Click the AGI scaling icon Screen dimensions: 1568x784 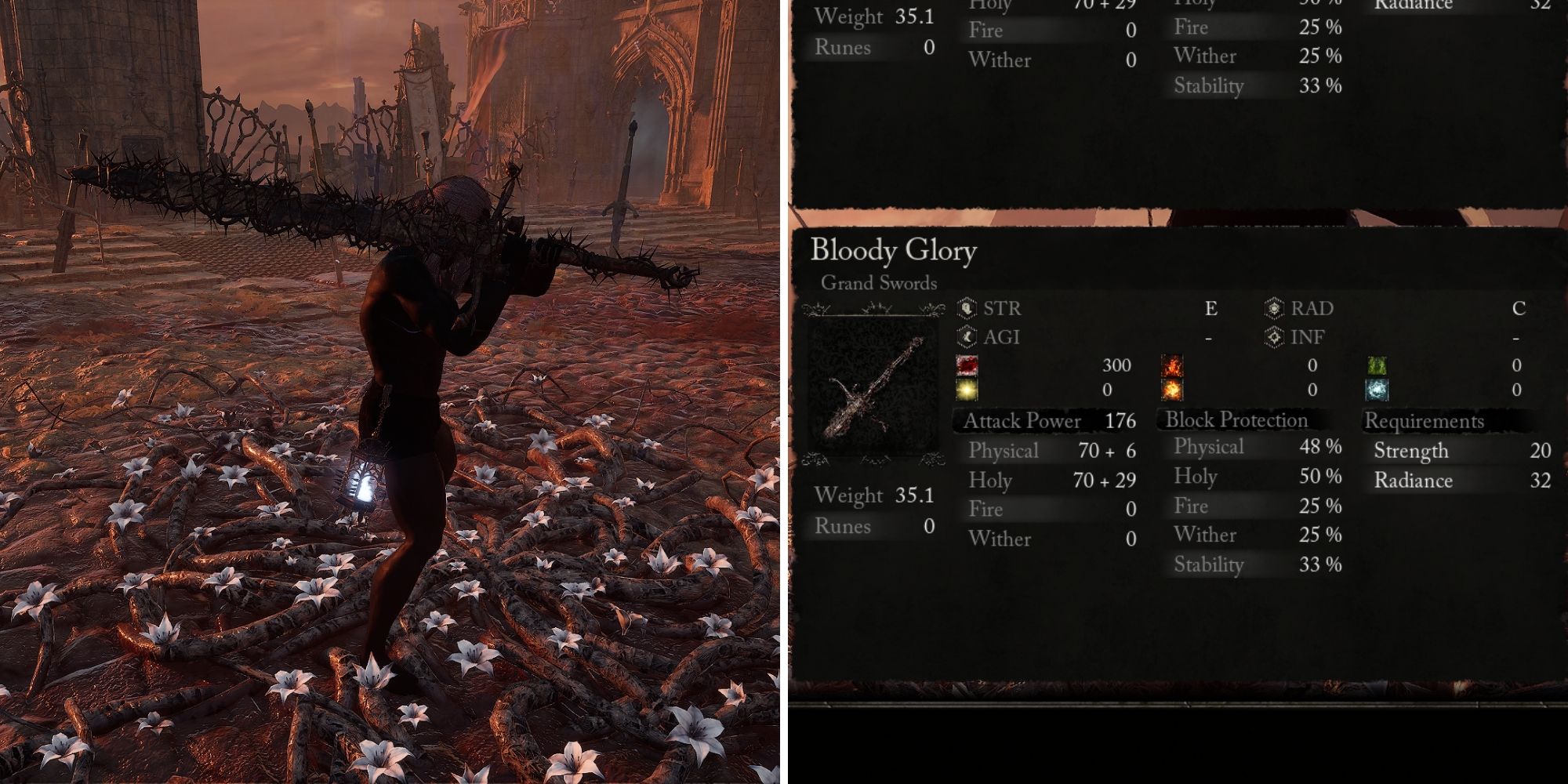pos(966,337)
